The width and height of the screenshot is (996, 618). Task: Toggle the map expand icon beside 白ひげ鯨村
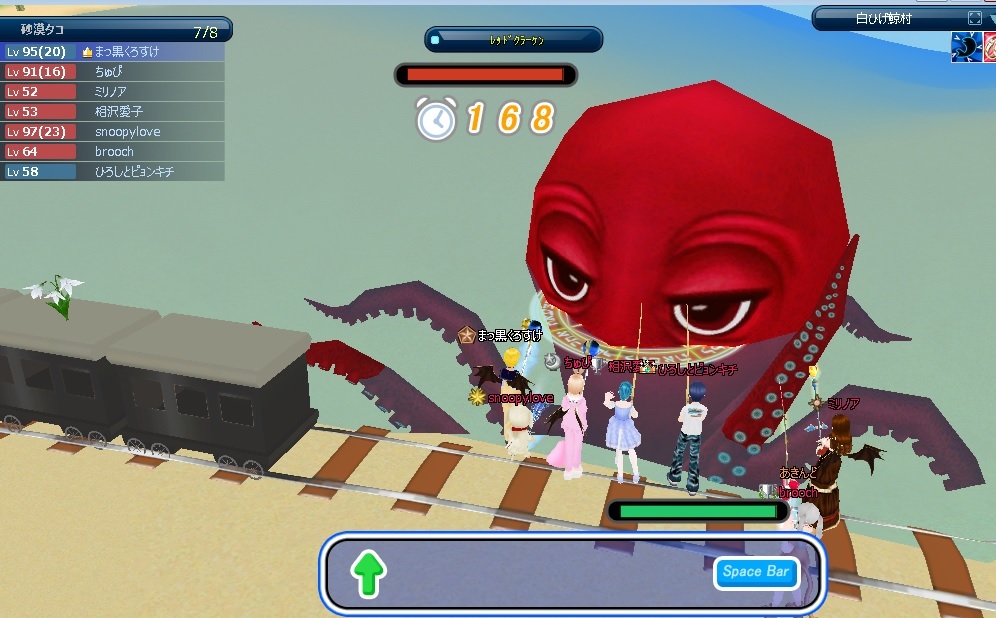[975, 18]
